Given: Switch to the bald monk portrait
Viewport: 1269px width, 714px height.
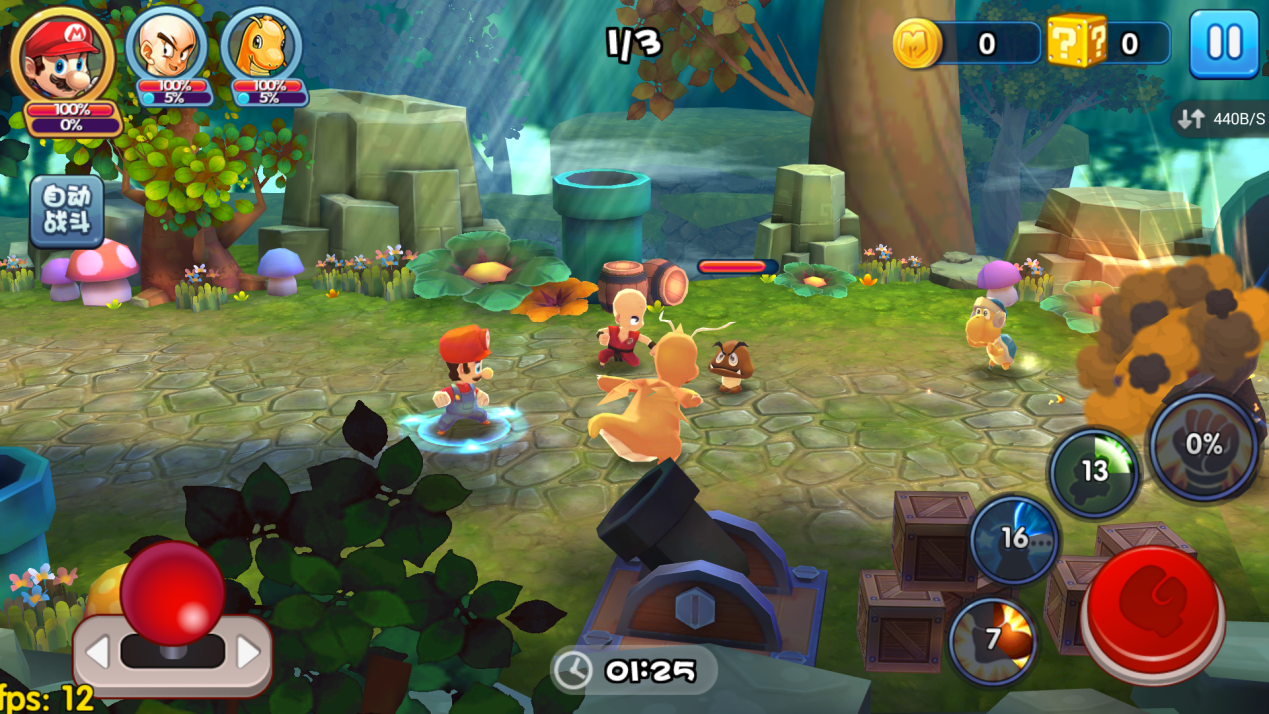Looking at the screenshot, I should pyautogui.click(x=166, y=47).
